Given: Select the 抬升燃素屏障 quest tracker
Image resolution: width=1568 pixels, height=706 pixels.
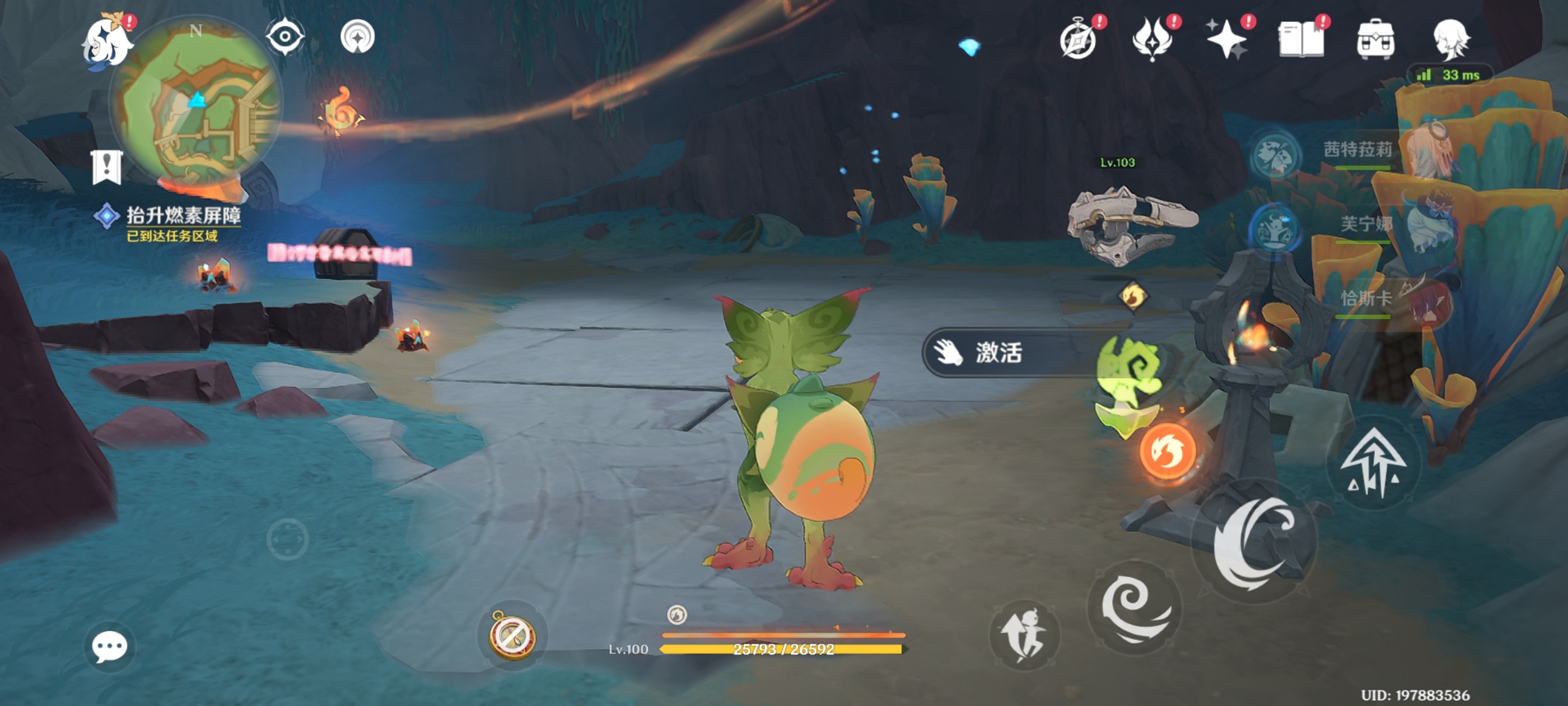Looking at the screenshot, I should point(183,216).
